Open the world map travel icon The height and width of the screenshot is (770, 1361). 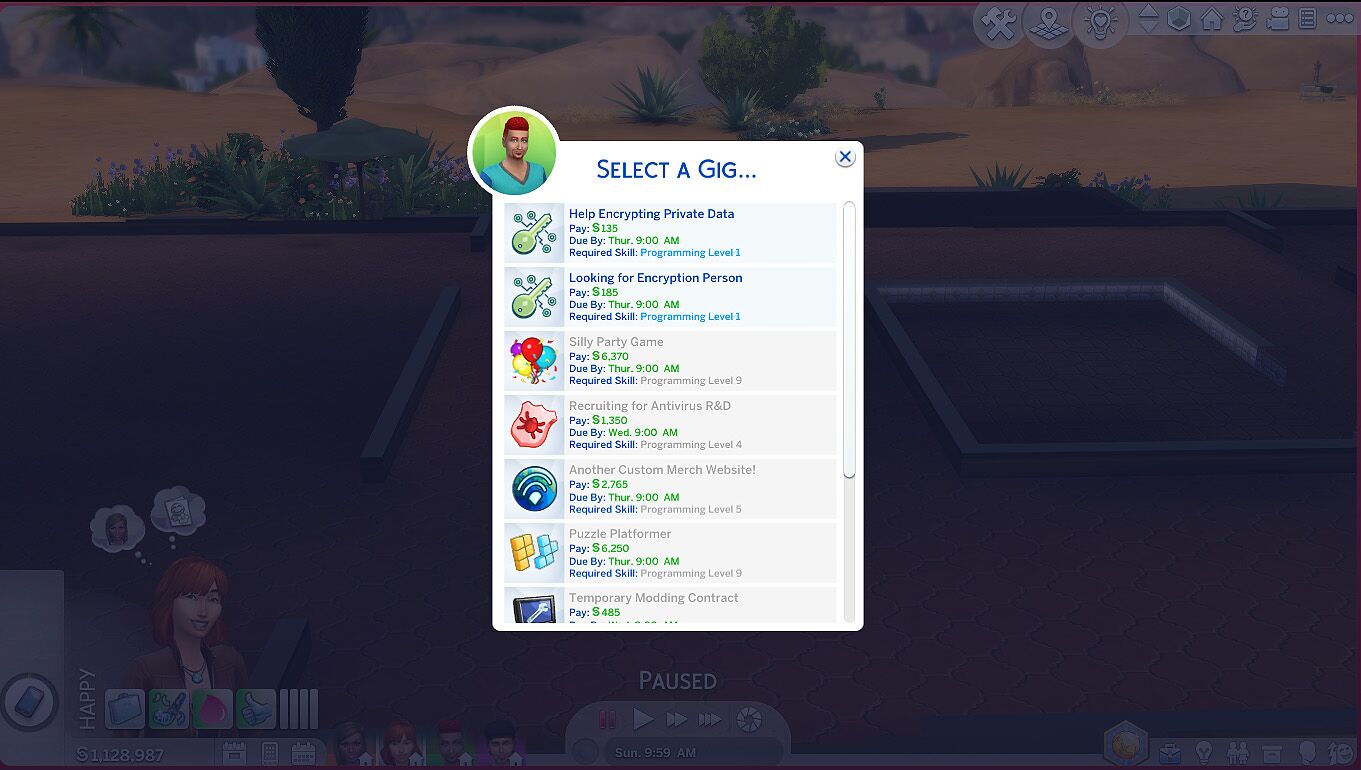[x=1047, y=22]
